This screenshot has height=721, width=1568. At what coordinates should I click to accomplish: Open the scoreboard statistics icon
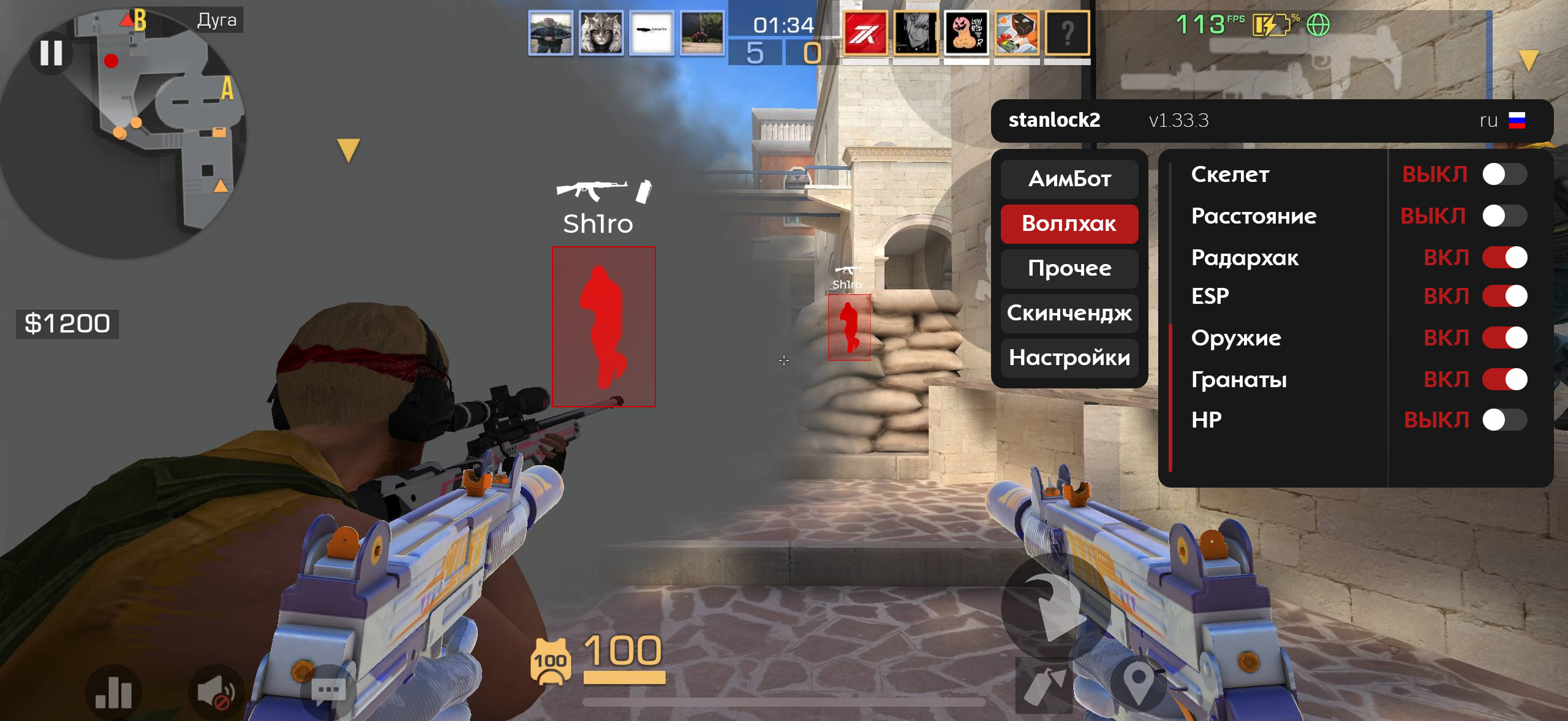click(x=114, y=692)
